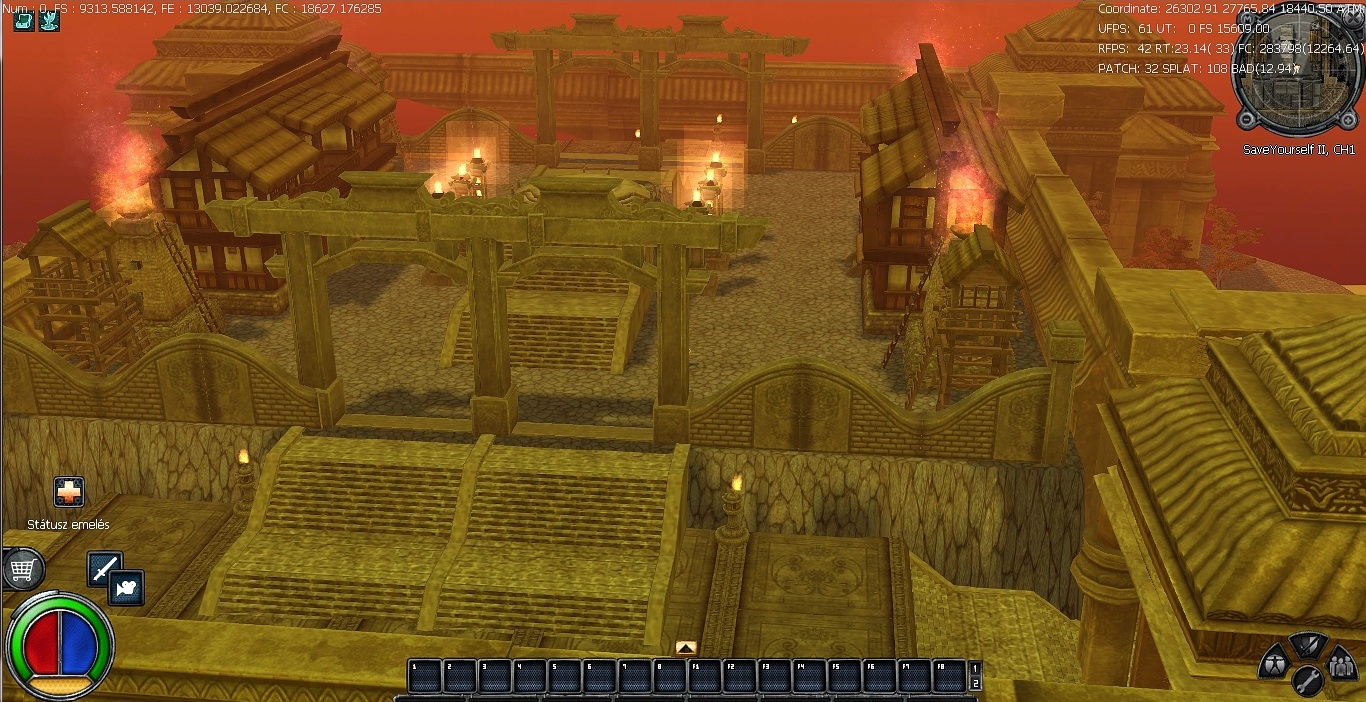Click the Státusz emelés plus icon
The height and width of the screenshot is (702, 1366).
point(69,492)
